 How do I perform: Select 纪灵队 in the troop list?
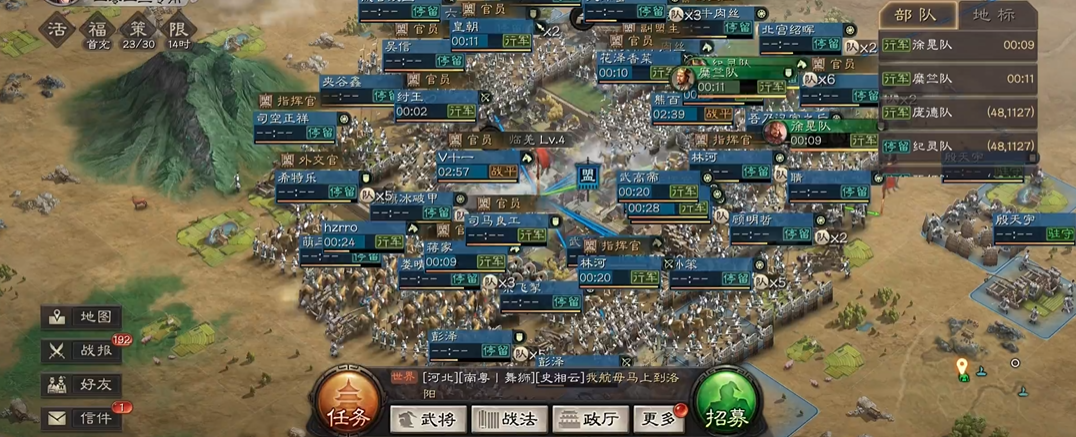(957, 146)
